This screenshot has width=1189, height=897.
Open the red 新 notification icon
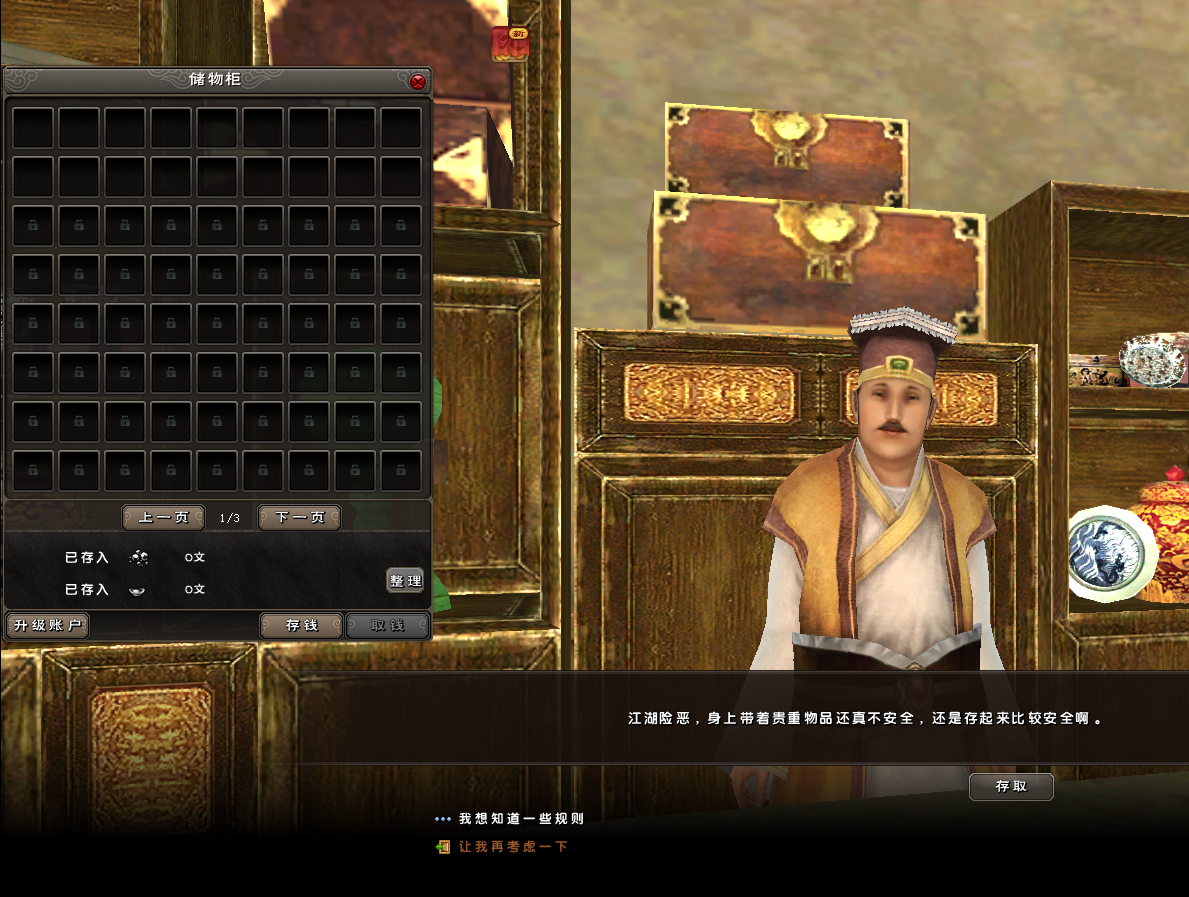(x=510, y=44)
